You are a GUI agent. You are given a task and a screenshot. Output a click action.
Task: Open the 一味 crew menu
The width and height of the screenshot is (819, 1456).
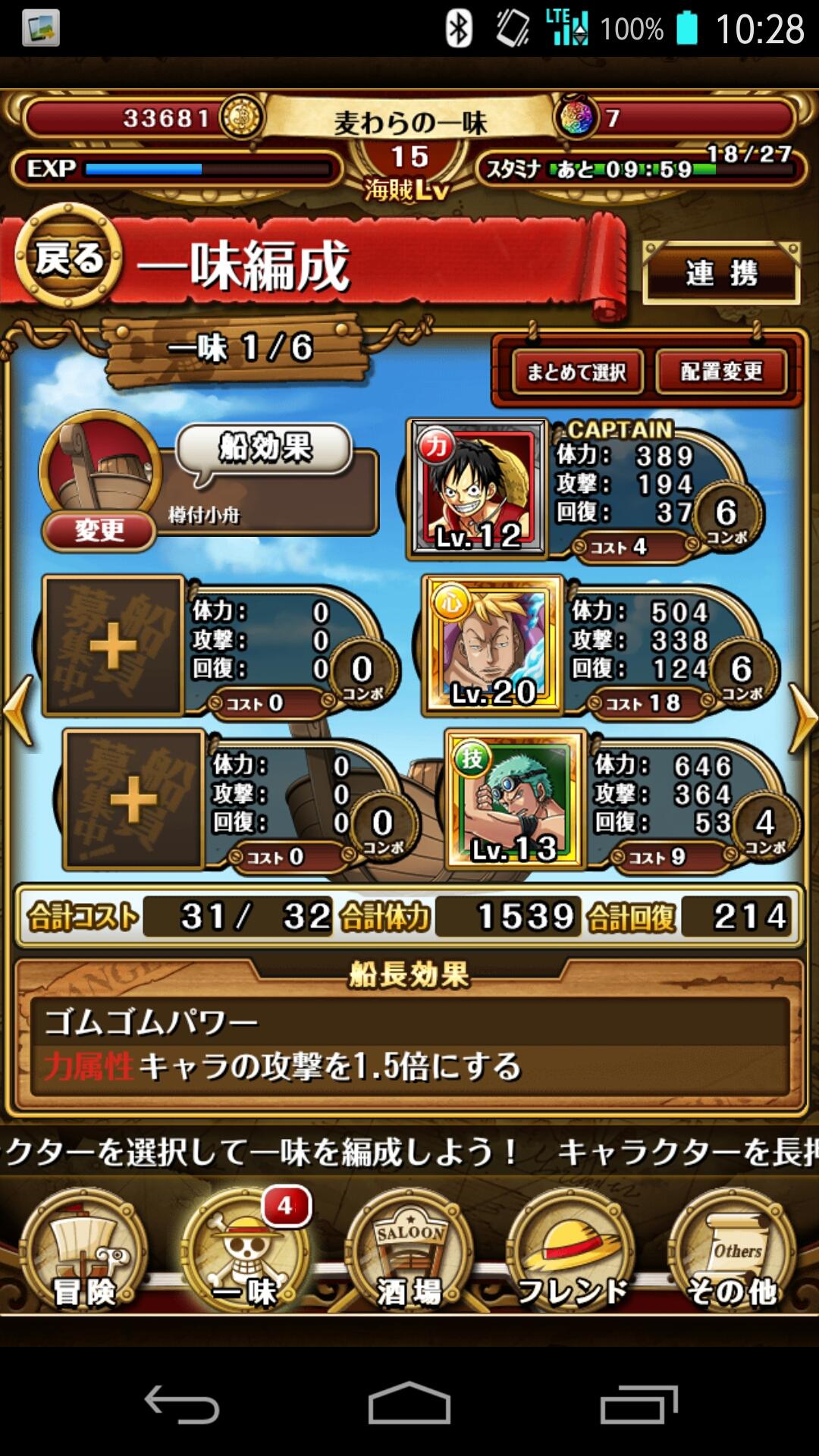(245, 1253)
